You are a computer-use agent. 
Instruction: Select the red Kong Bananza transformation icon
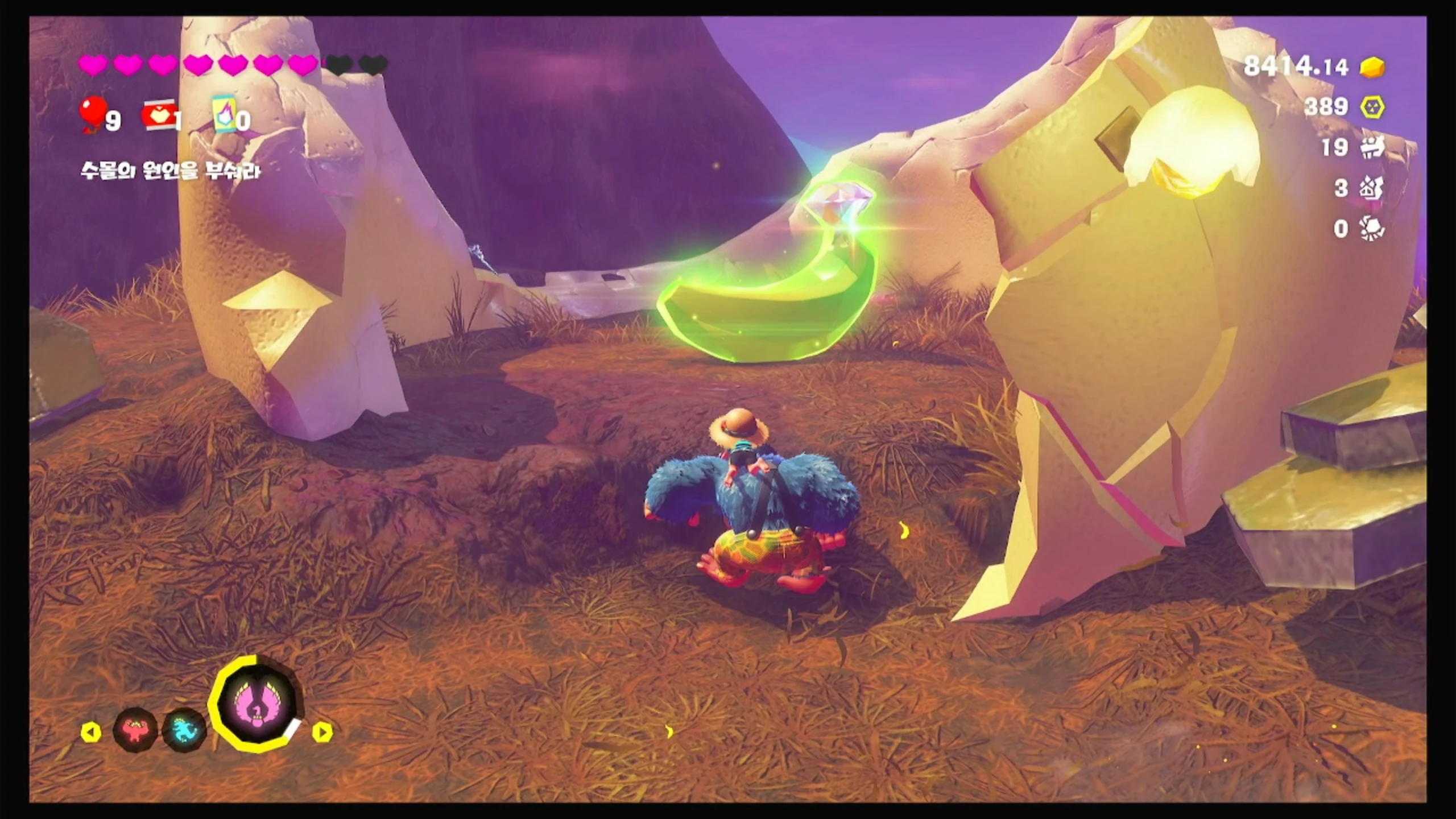(x=135, y=729)
